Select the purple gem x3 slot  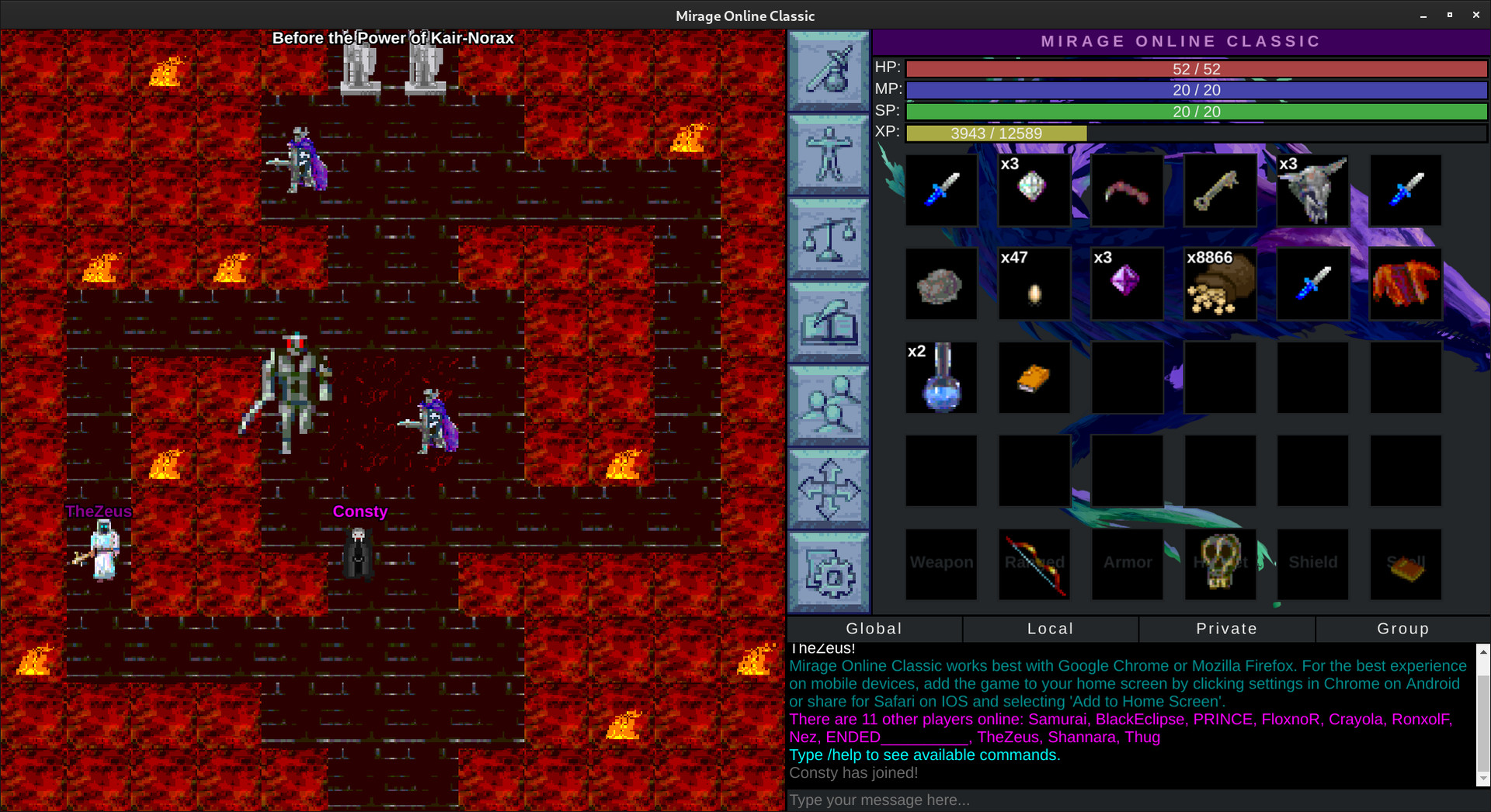click(1127, 284)
